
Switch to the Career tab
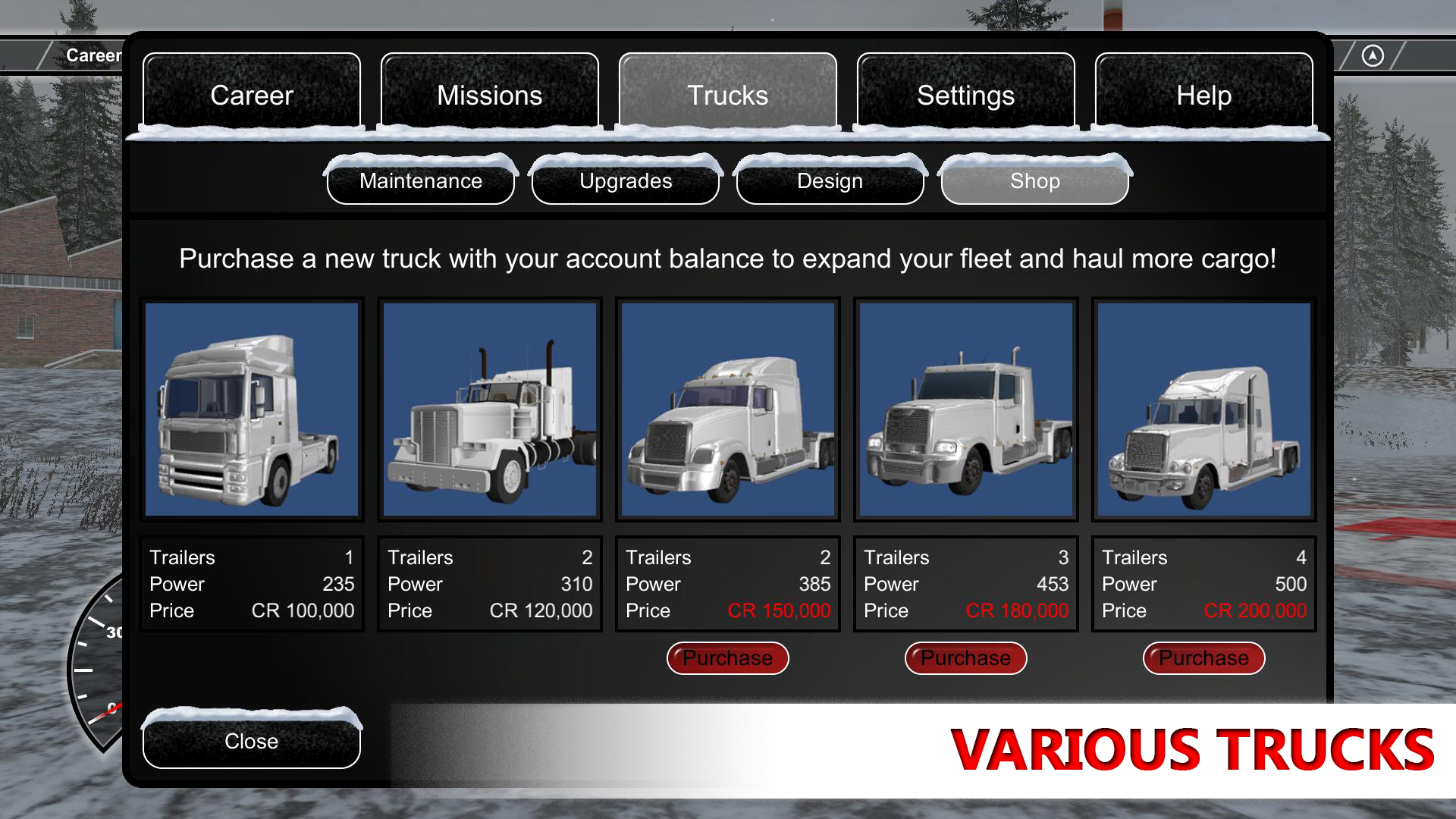pyautogui.click(x=252, y=95)
